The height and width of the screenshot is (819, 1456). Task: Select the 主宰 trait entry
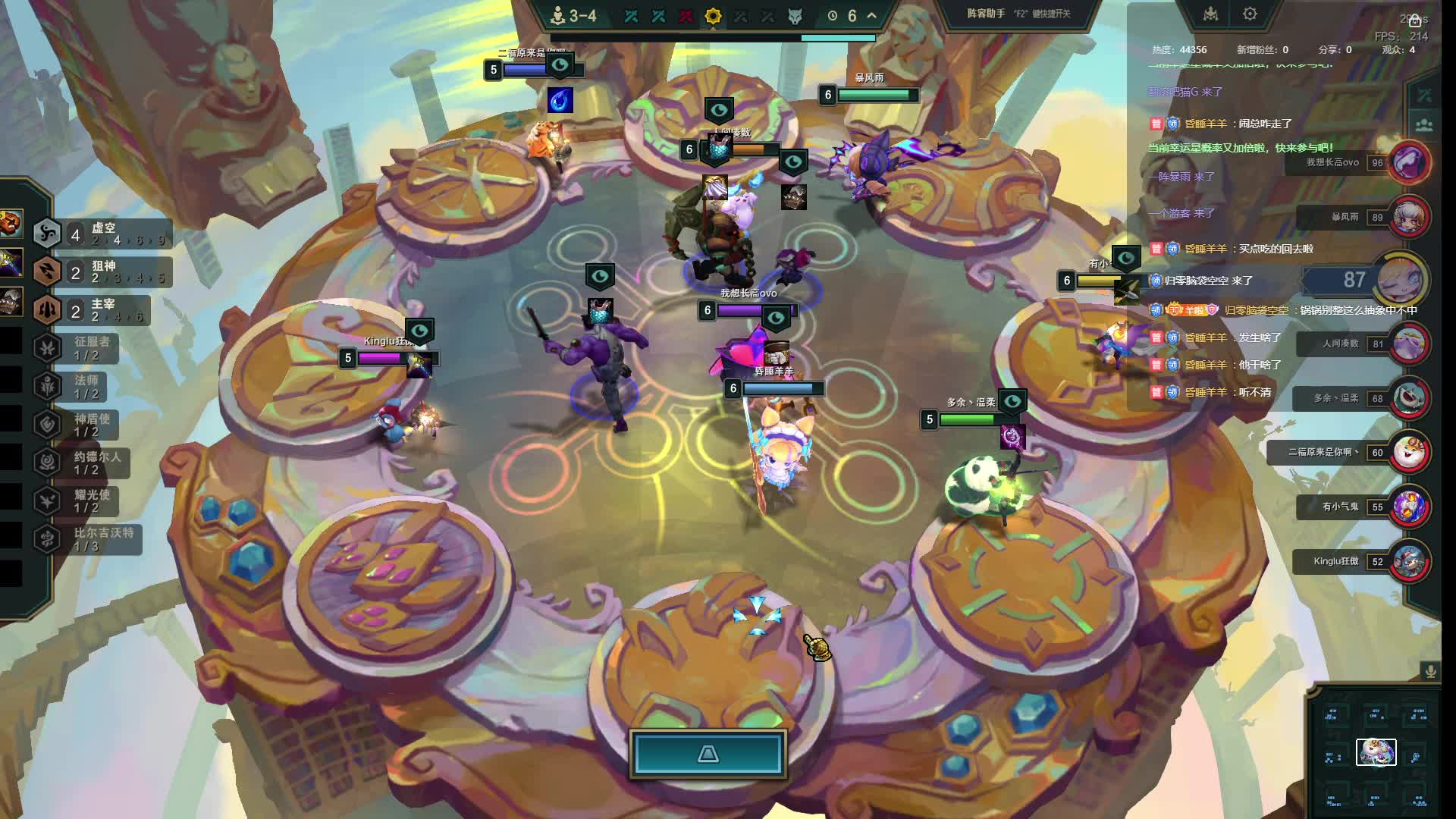[x=97, y=309]
